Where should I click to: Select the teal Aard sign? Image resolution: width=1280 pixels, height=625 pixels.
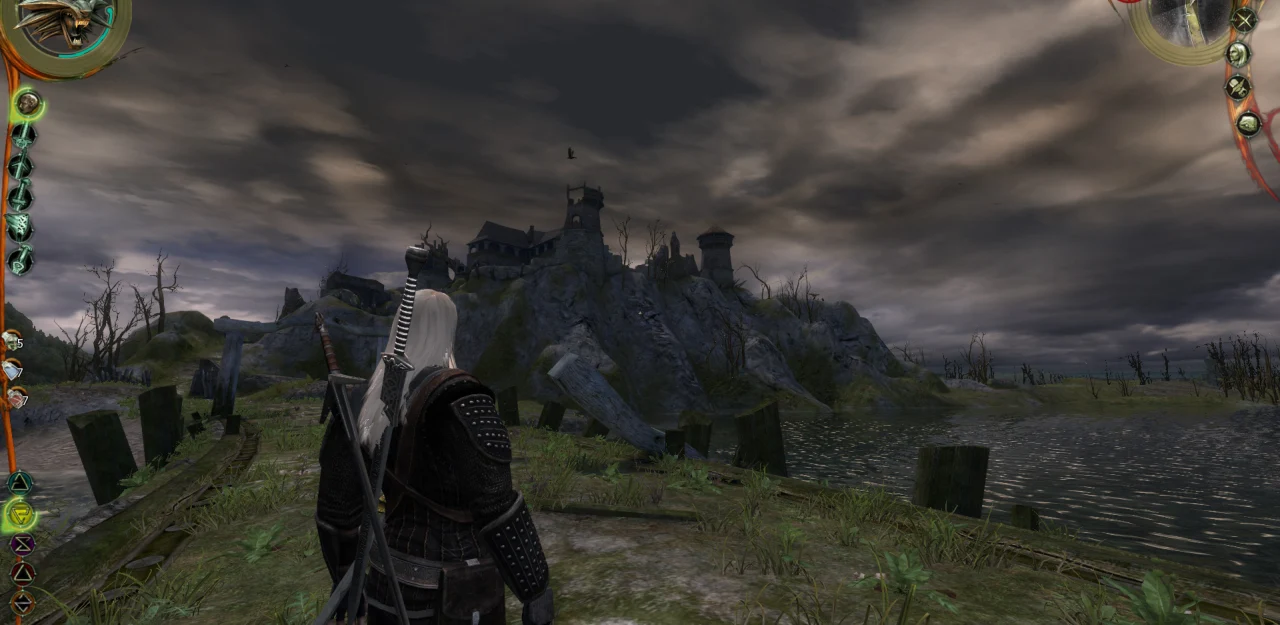click(19, 483)
